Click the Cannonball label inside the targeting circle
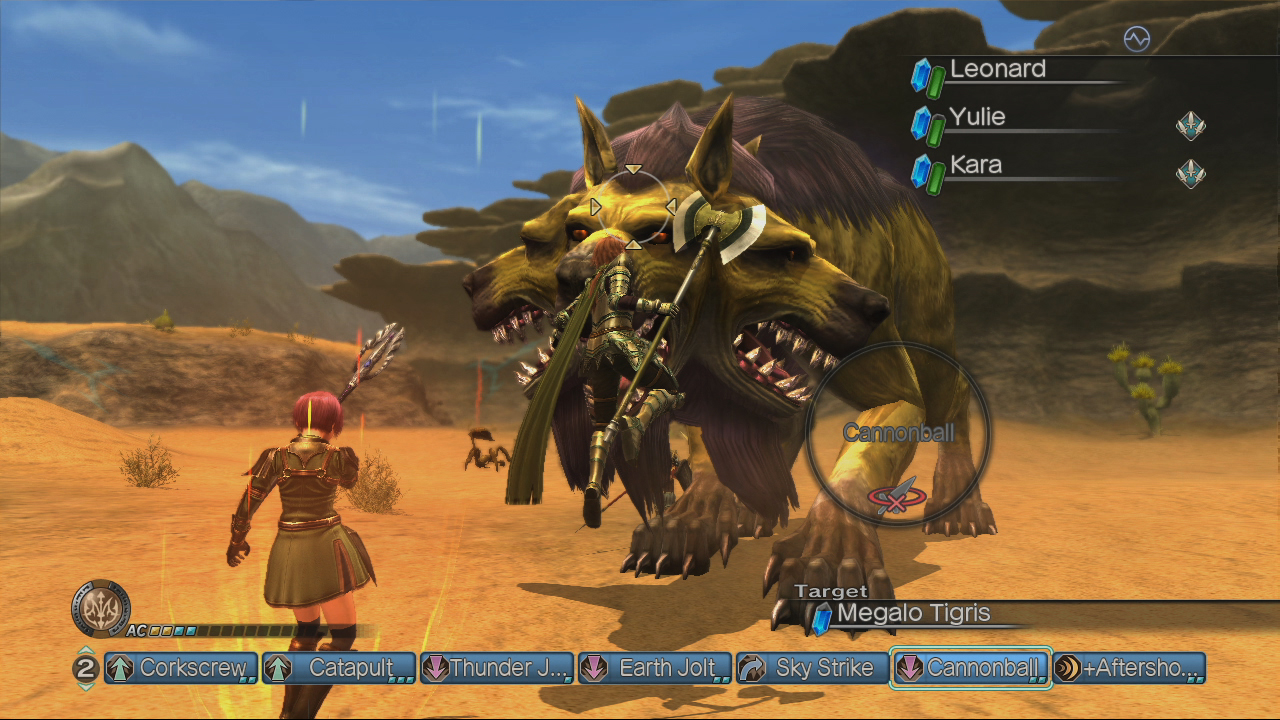Screen dimensions: 1280x720 [898, 435]
